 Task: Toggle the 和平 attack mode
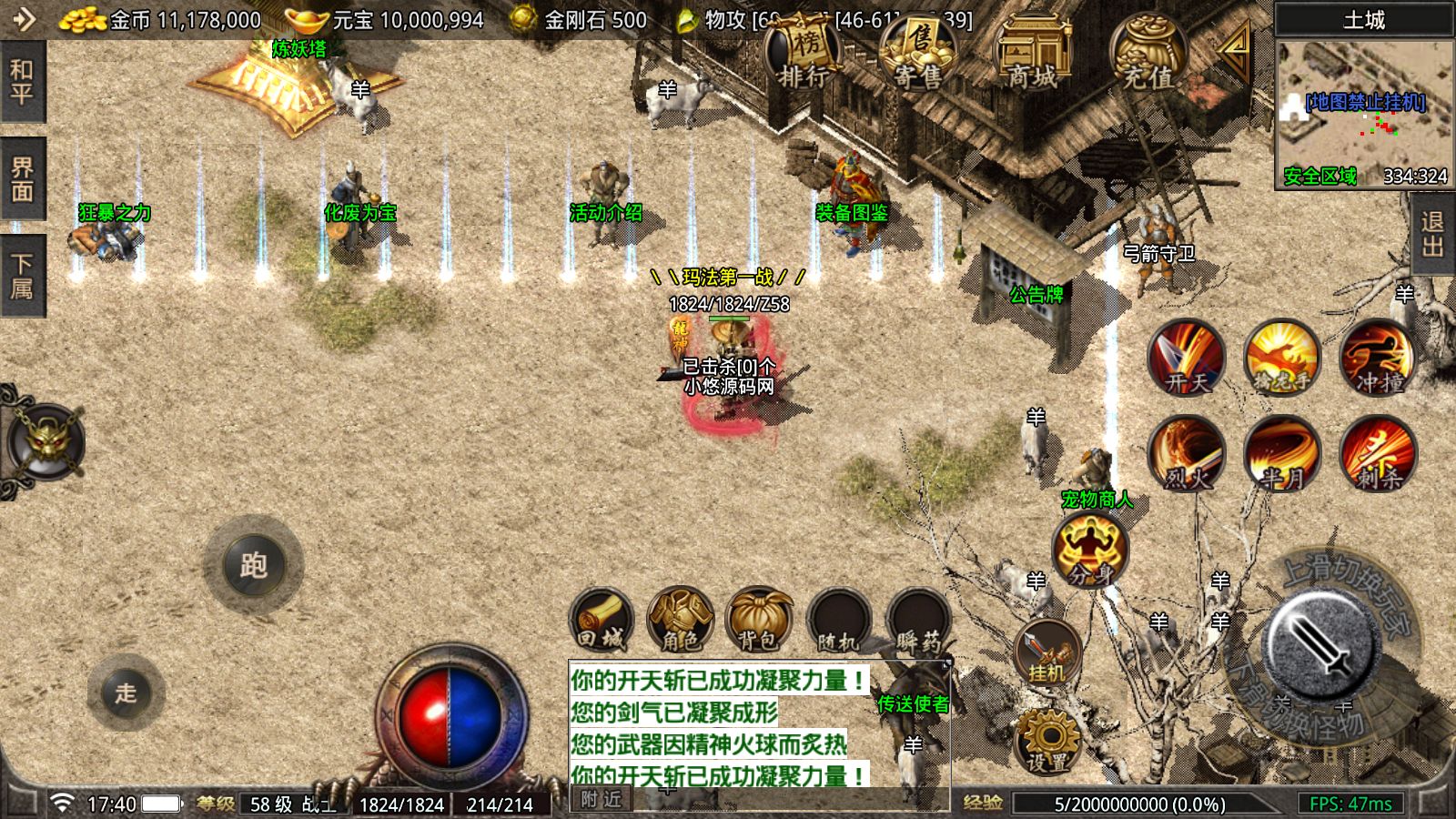pyautogui.click(x=22, y=82)
